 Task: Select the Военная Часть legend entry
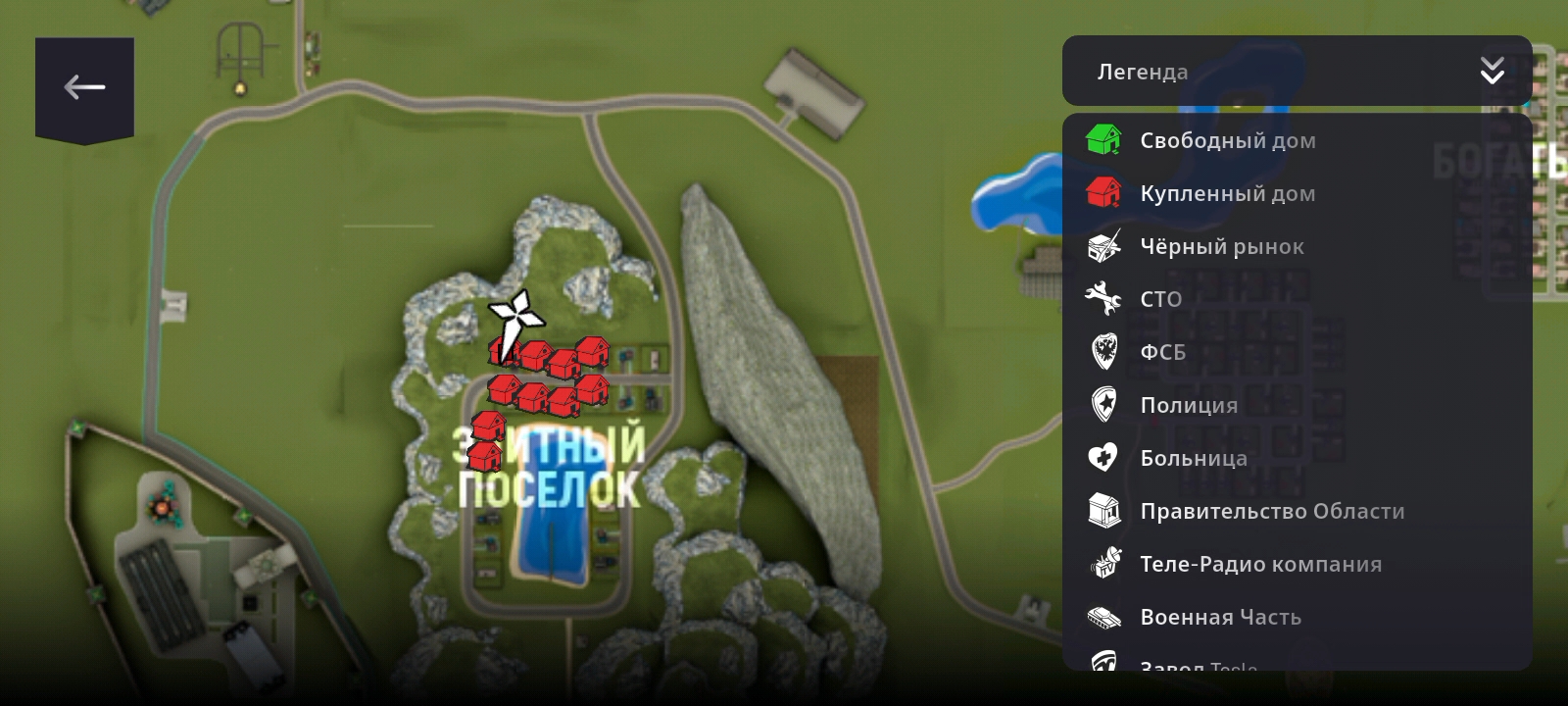click(x=1220, y=617)
